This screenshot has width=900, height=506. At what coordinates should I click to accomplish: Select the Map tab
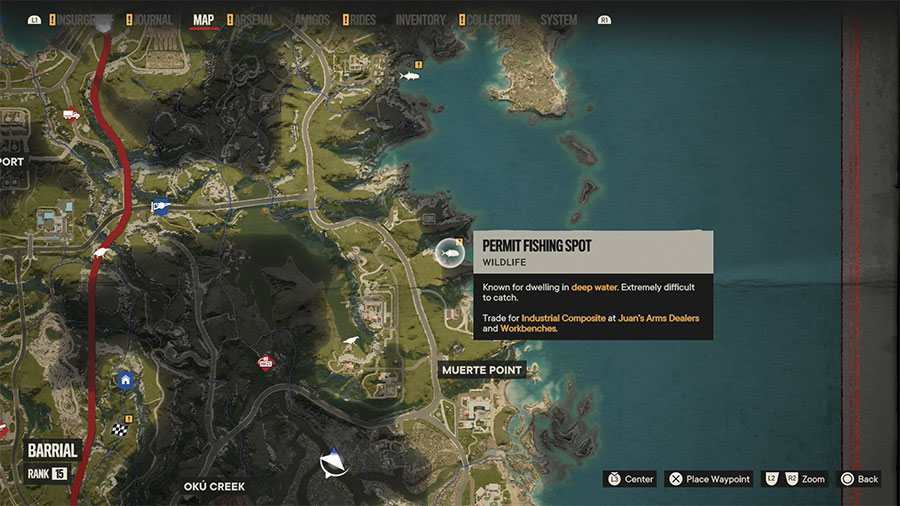[203, 20]
